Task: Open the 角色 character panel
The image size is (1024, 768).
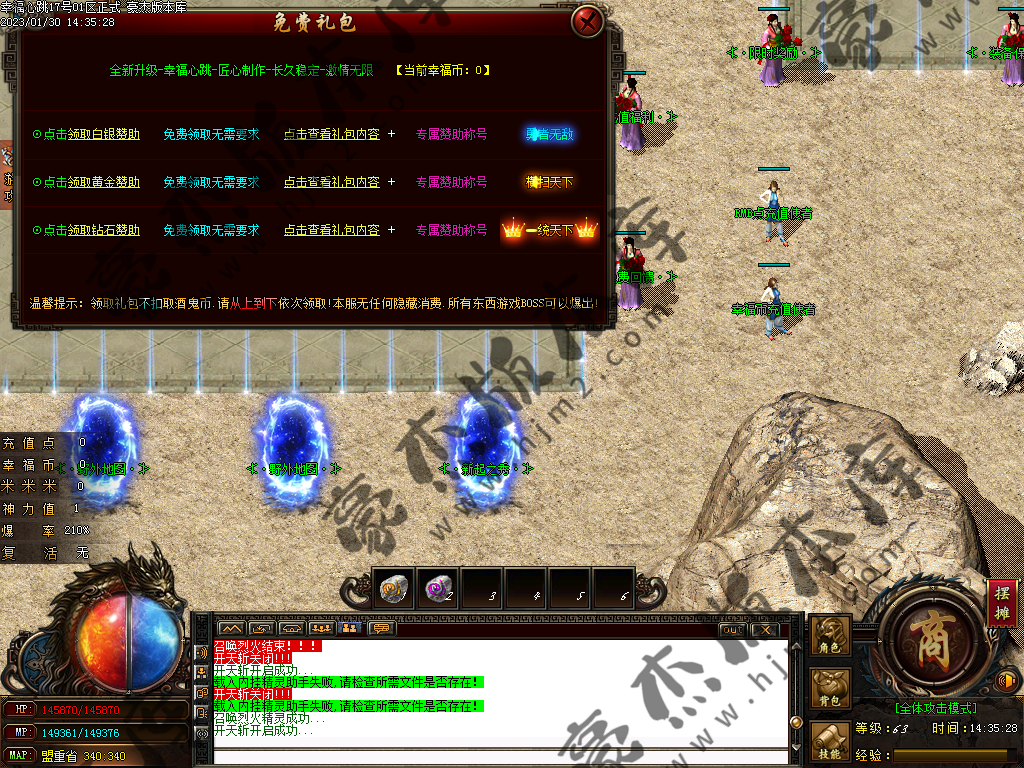Action: (x=830, y=636)
